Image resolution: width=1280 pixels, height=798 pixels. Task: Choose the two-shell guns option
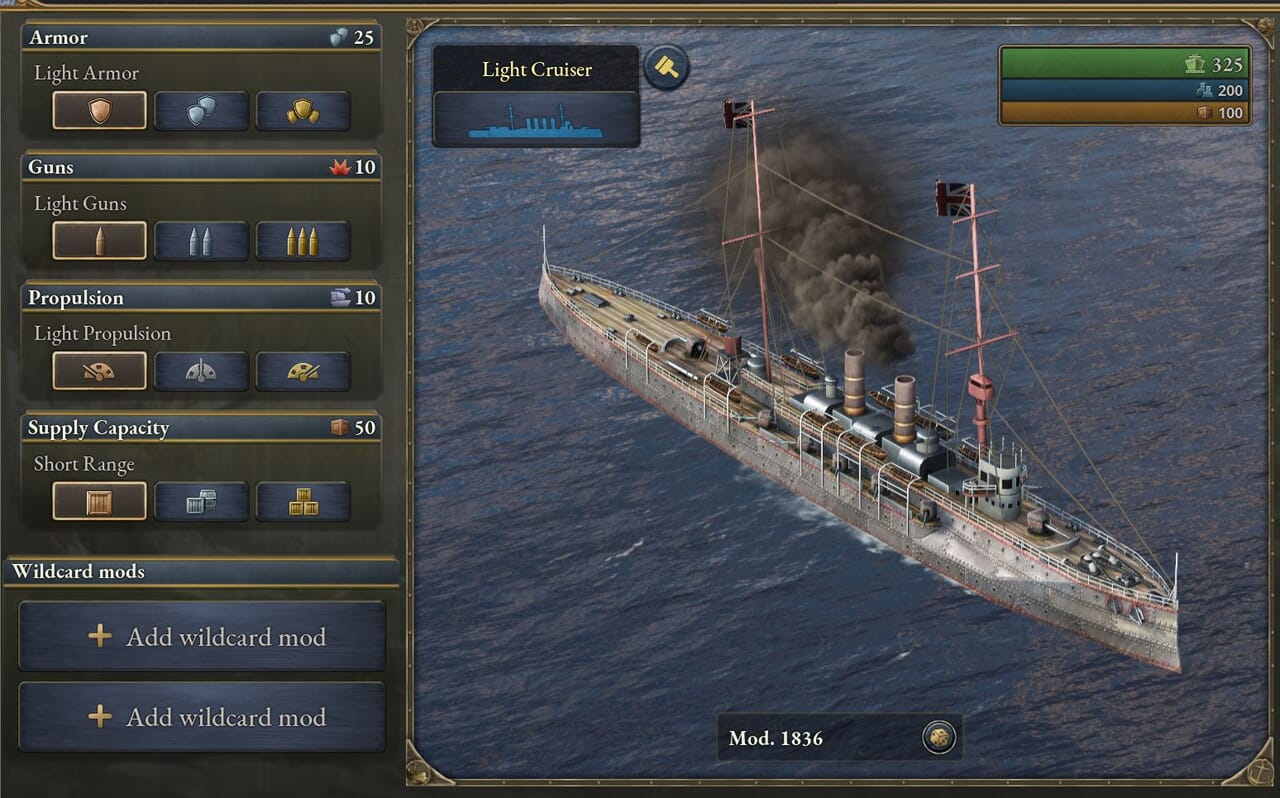[x=201, y=241]
